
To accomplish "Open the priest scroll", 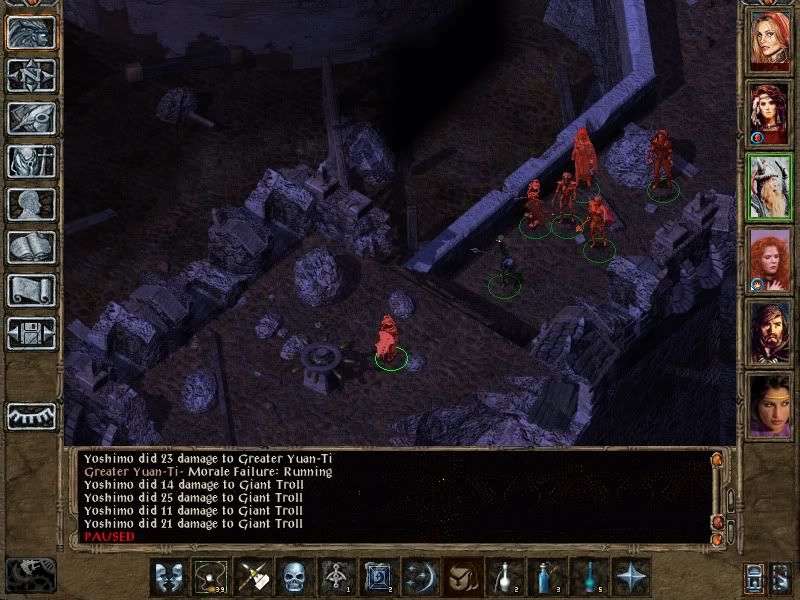I will 31,290.
